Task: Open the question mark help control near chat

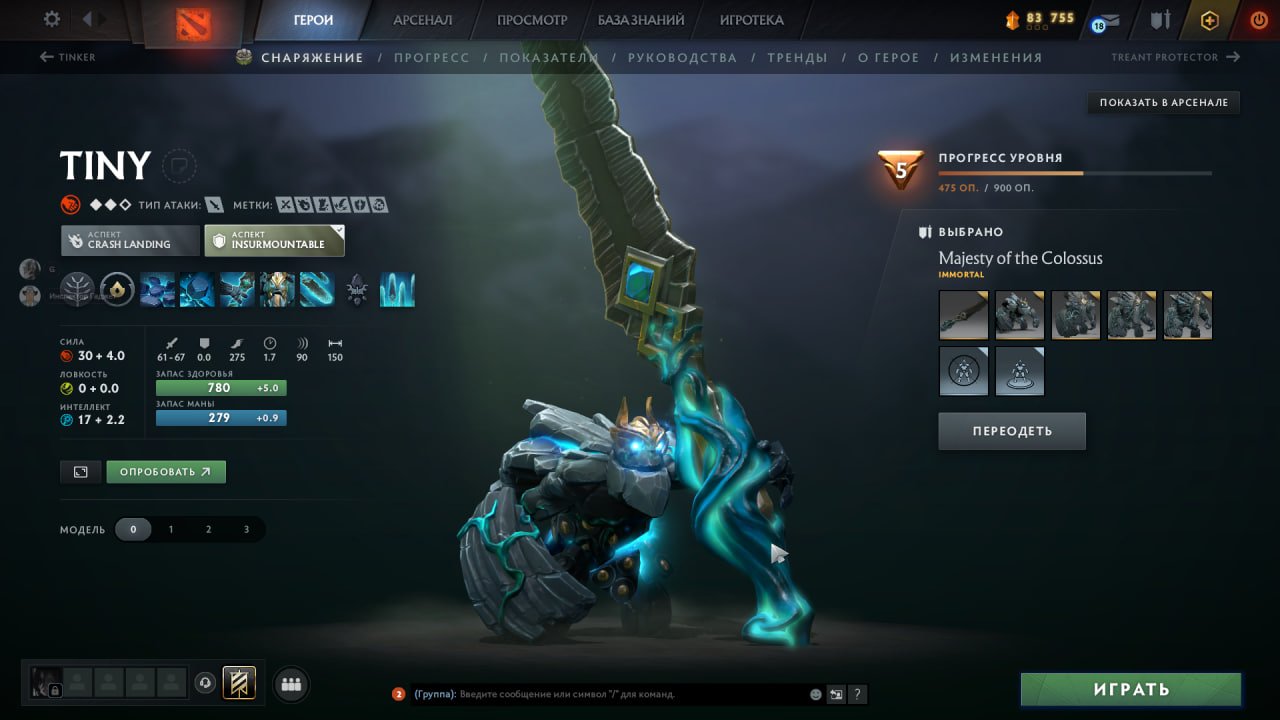Action: point(857,694)
